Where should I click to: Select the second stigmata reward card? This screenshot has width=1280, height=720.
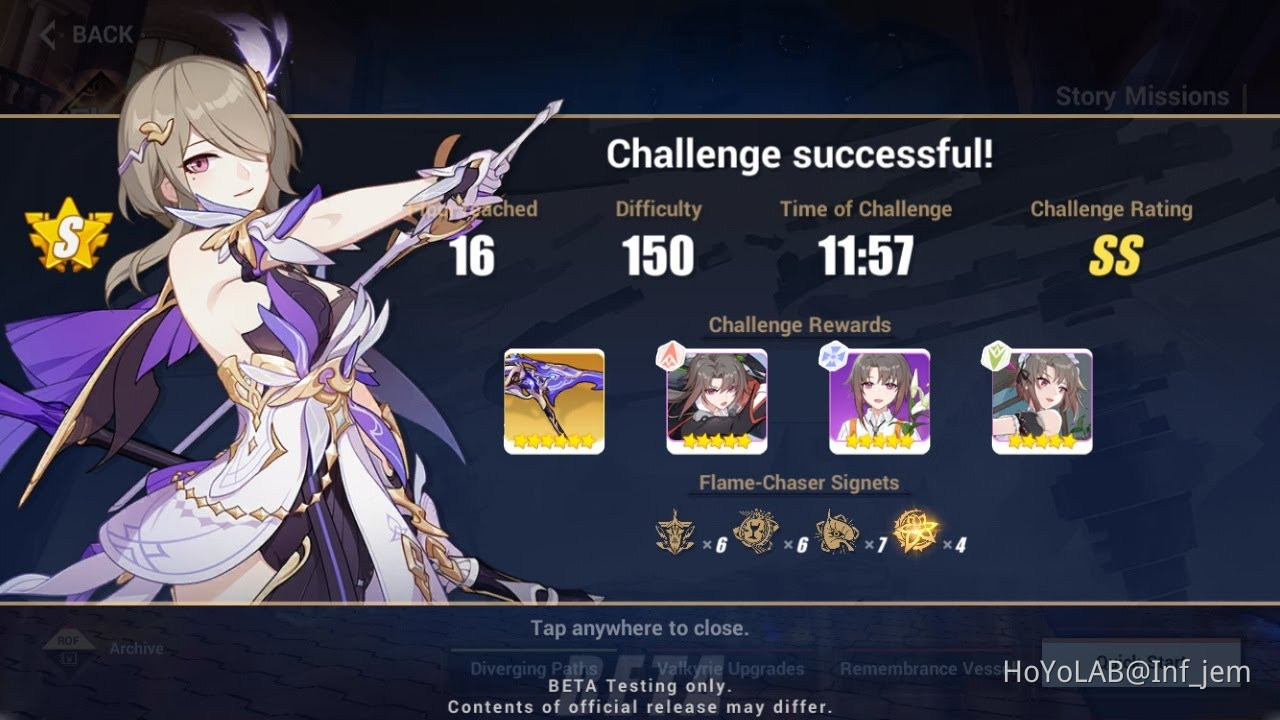717,399
